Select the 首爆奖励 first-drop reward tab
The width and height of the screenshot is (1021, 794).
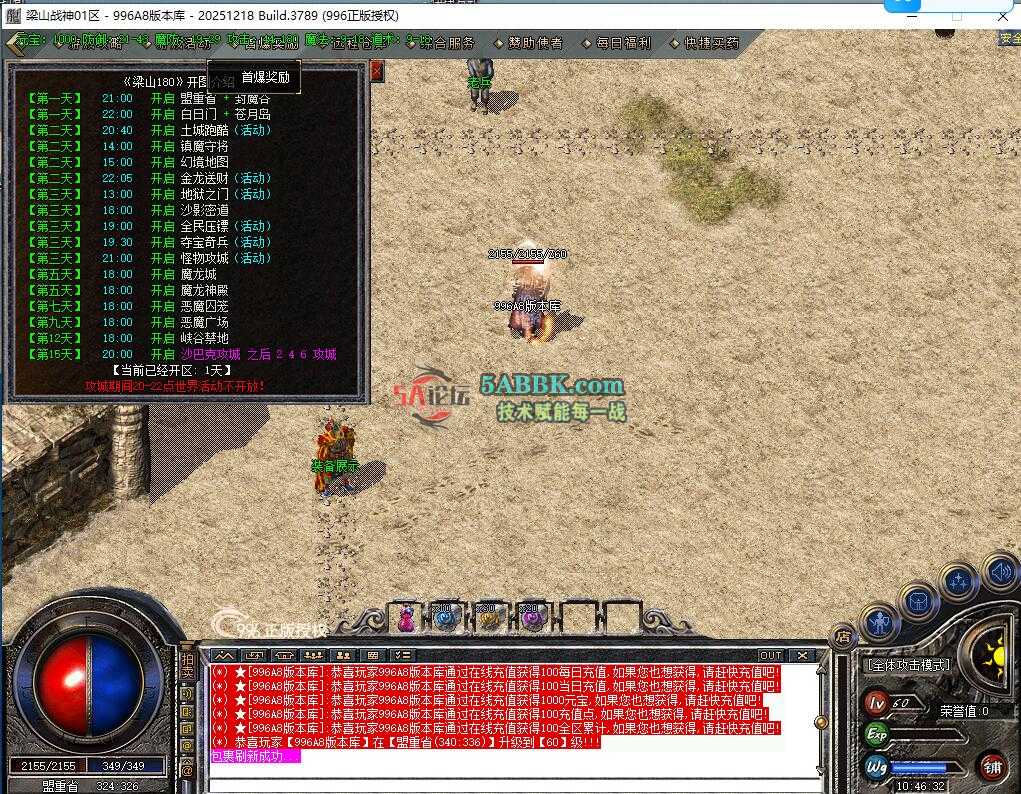265,77
